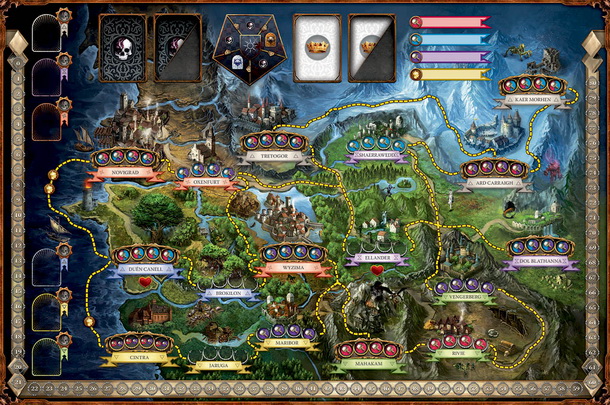Choose the Oxenfurt city banner
This screenshot has height=405, width=610.
[204, 184]
